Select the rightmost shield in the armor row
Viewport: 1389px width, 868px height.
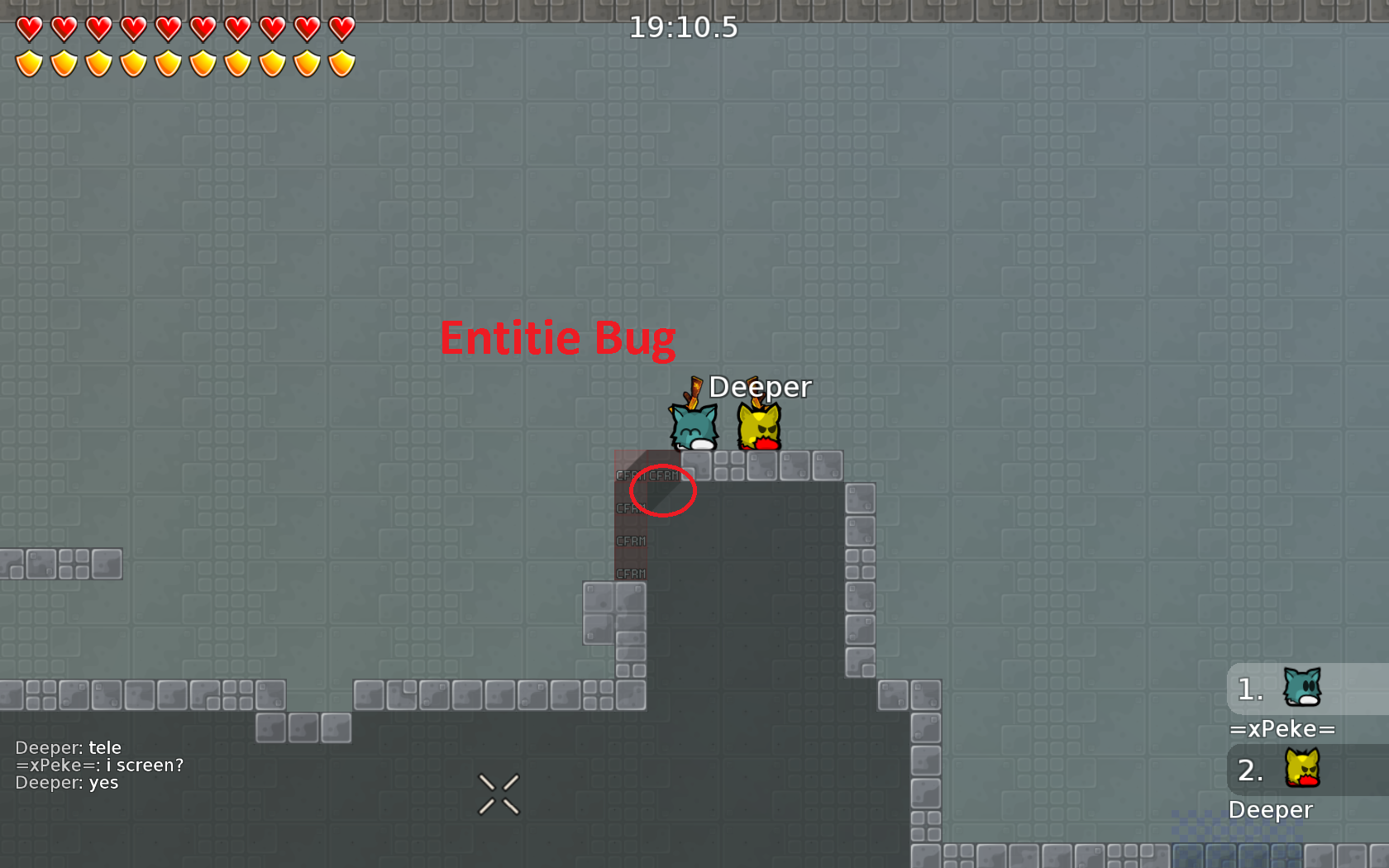tap(341, 62)
